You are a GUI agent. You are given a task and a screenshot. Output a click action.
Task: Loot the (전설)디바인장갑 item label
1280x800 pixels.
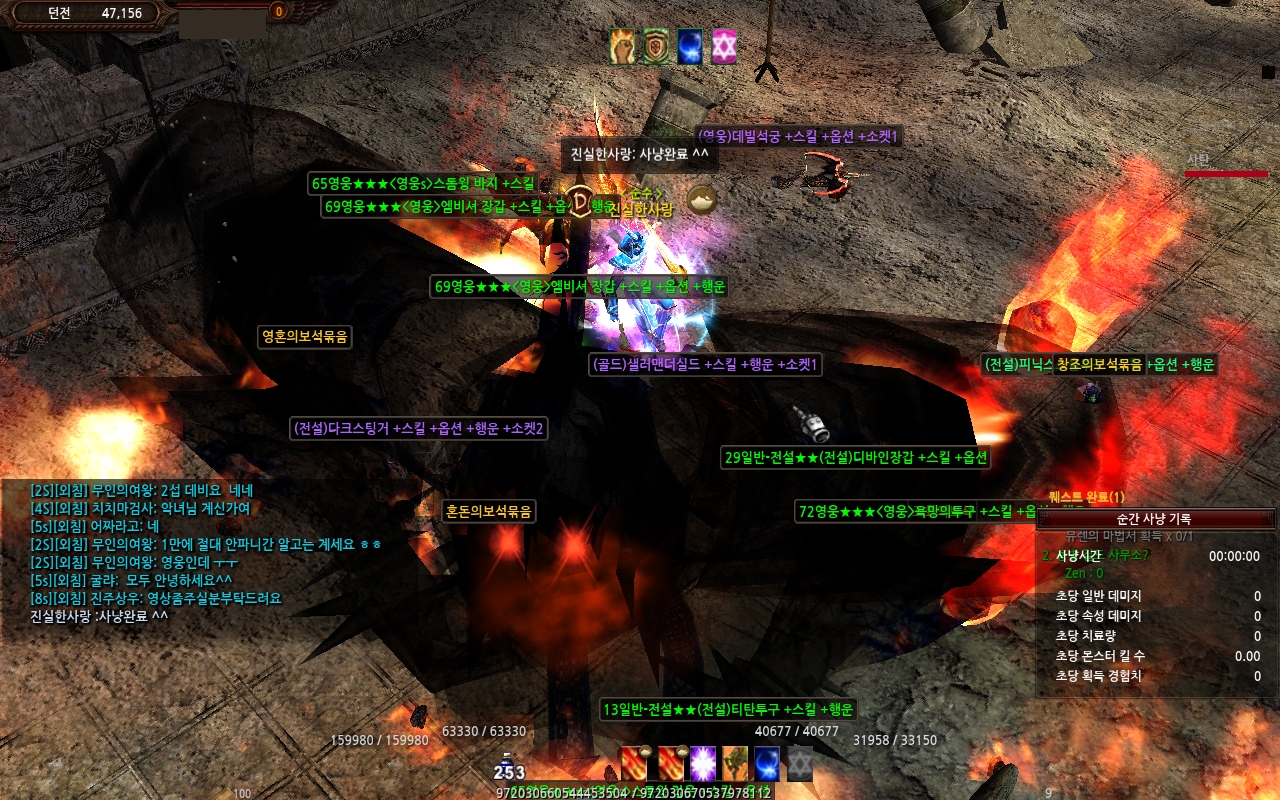click(x=857, y=458)
